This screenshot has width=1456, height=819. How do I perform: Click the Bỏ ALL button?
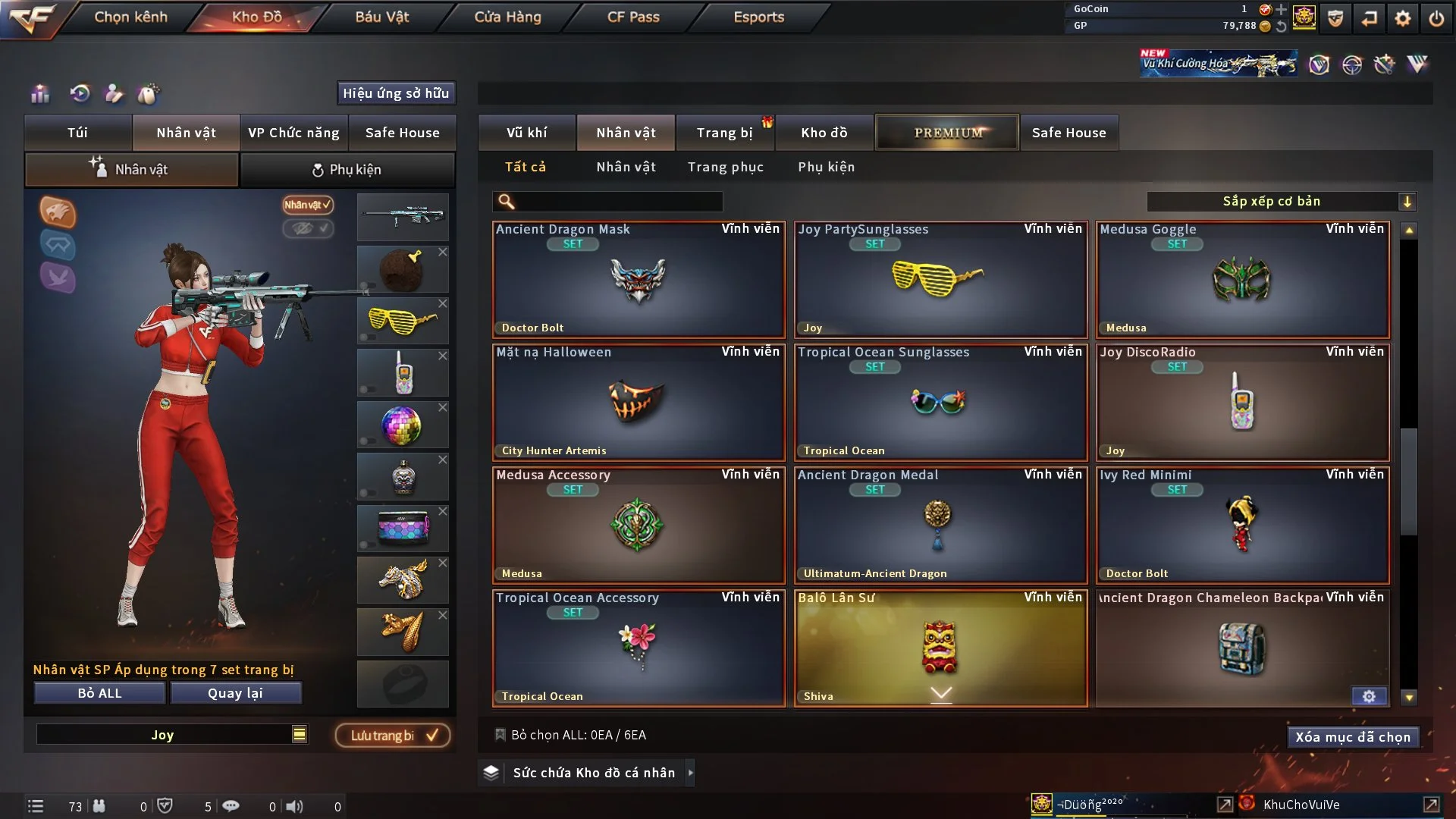(99, 693)
